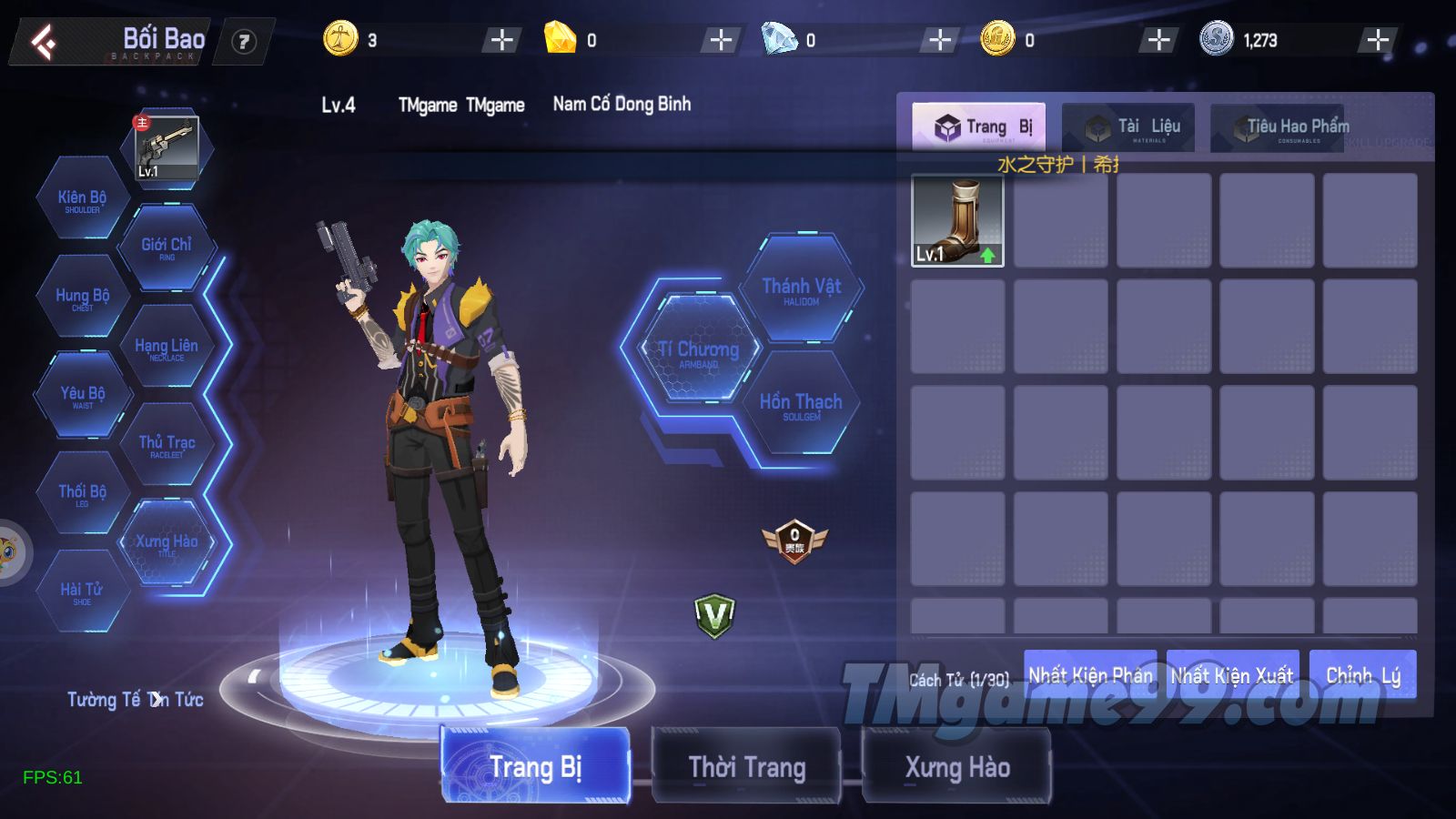Choose the Tí Chương armband slot

[698, 350]
